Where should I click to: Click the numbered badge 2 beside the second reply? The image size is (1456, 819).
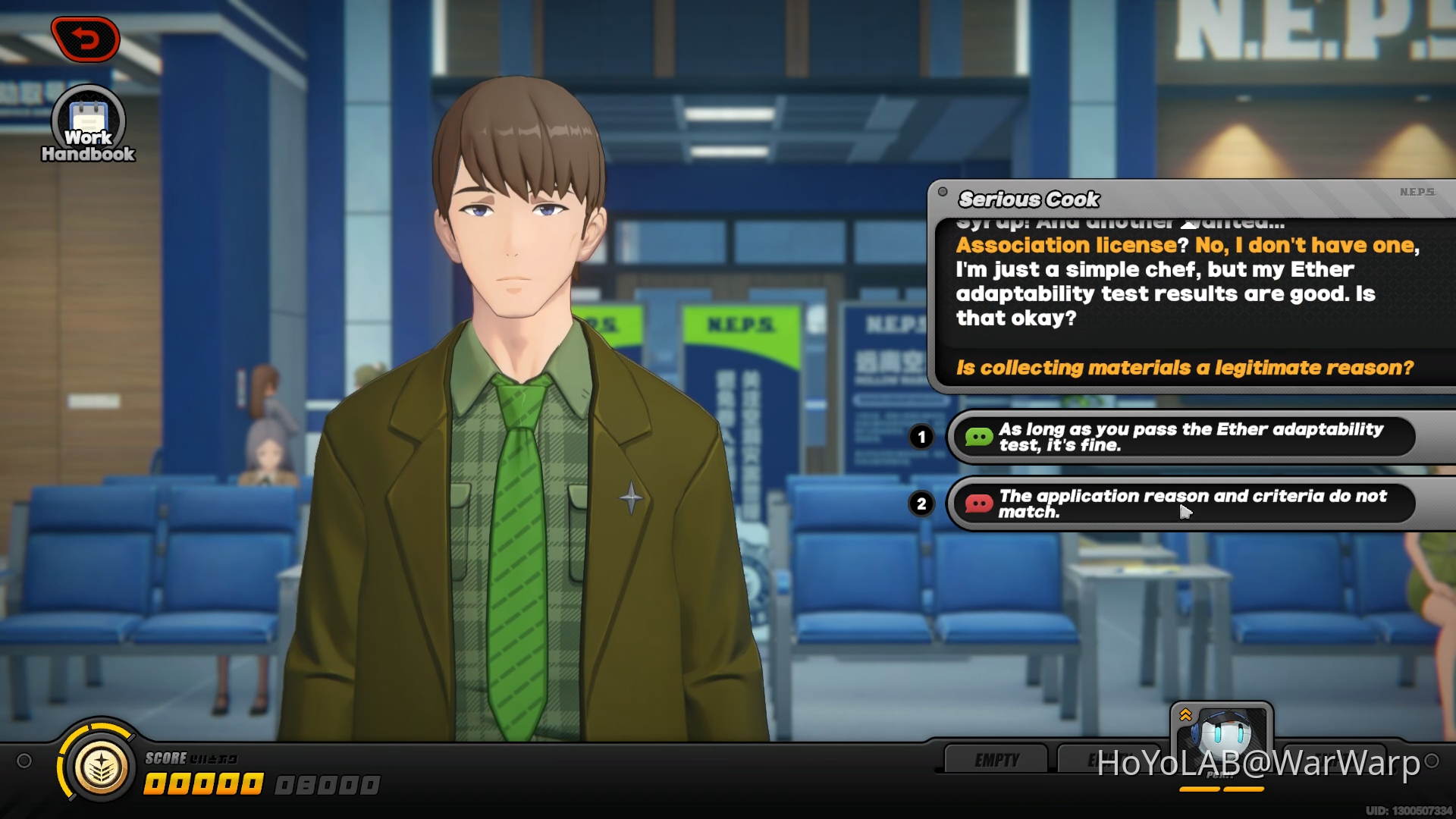pos(922,504)
